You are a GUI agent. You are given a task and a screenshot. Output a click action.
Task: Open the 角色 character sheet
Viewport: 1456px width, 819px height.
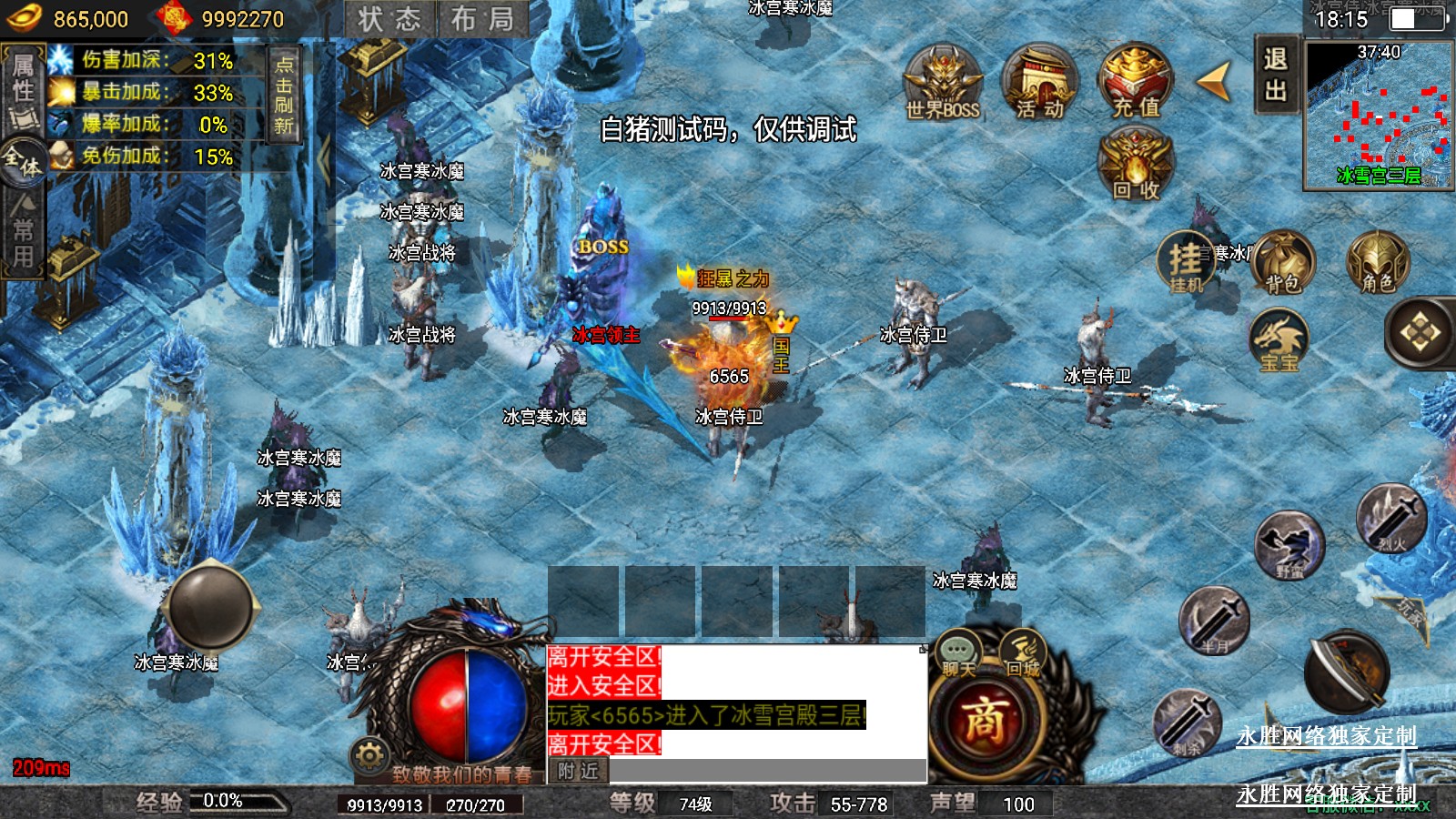point(1378,263)
